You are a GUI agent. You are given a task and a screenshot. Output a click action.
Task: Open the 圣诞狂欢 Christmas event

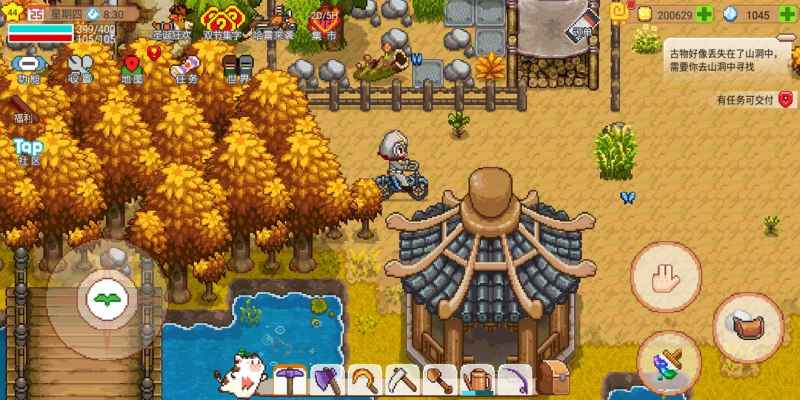[168, 22]
